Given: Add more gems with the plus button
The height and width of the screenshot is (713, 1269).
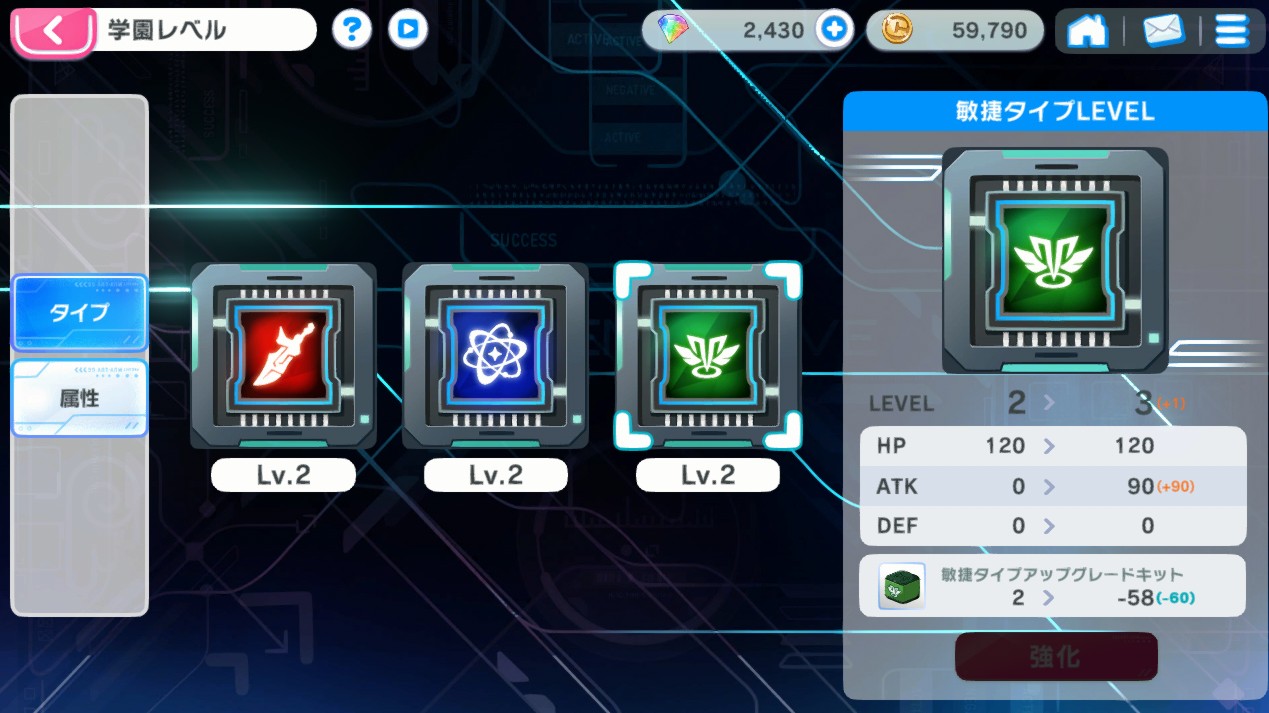Looking at the screenshot, I should (x=834, y=30).
